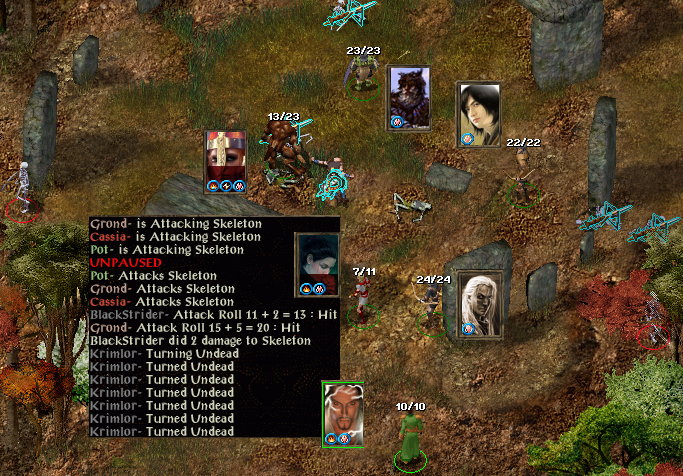
Task: Click the flame icon under veiled woman portrait
Action: click(213, 185)
